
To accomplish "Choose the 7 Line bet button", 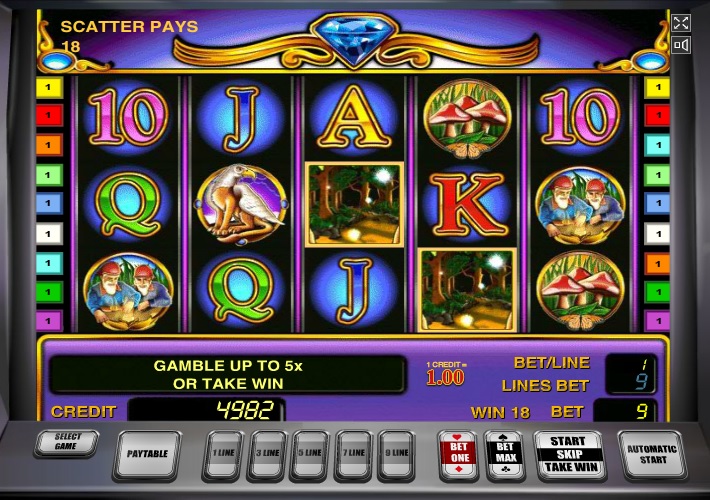I will point(353,454).
